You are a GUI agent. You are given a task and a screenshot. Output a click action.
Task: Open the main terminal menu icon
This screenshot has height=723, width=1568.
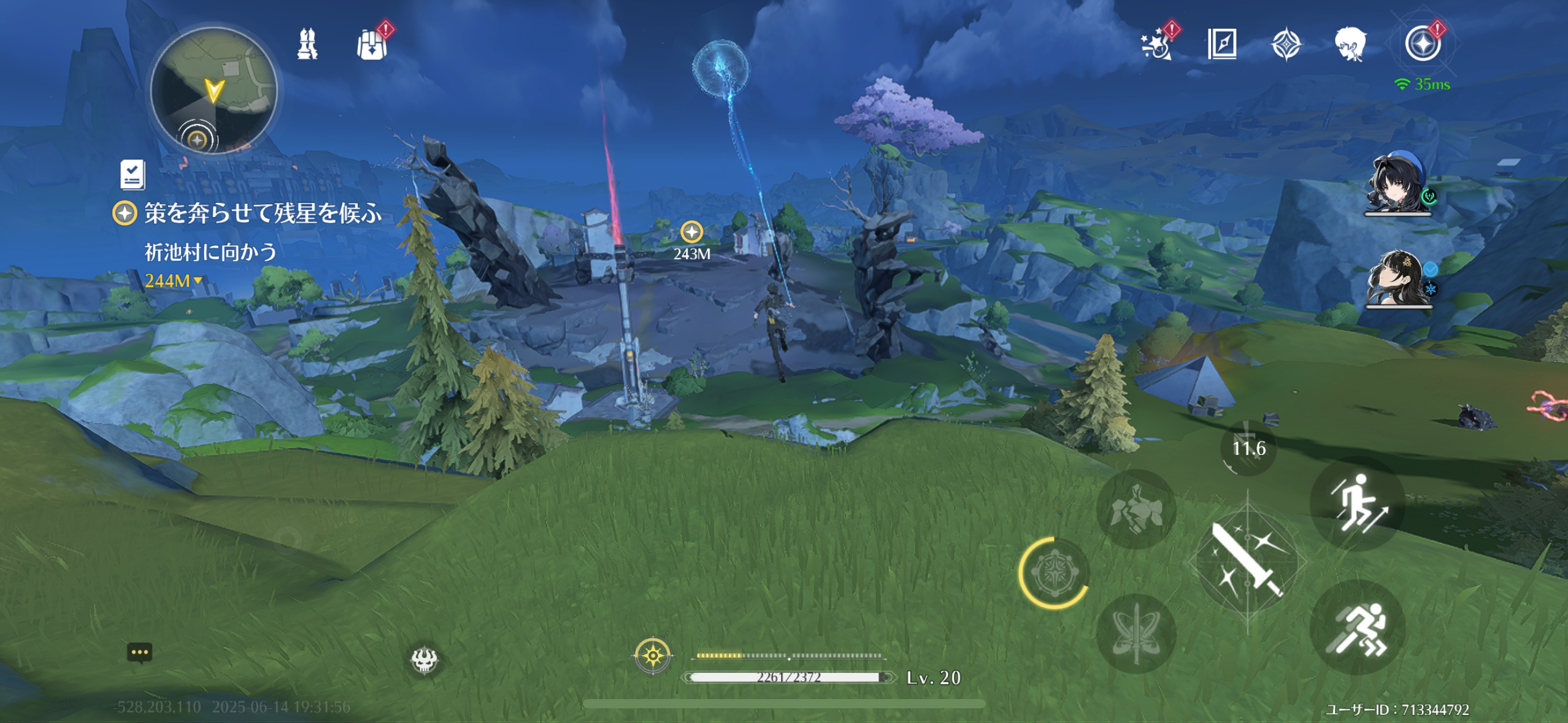click(1423, 44)
